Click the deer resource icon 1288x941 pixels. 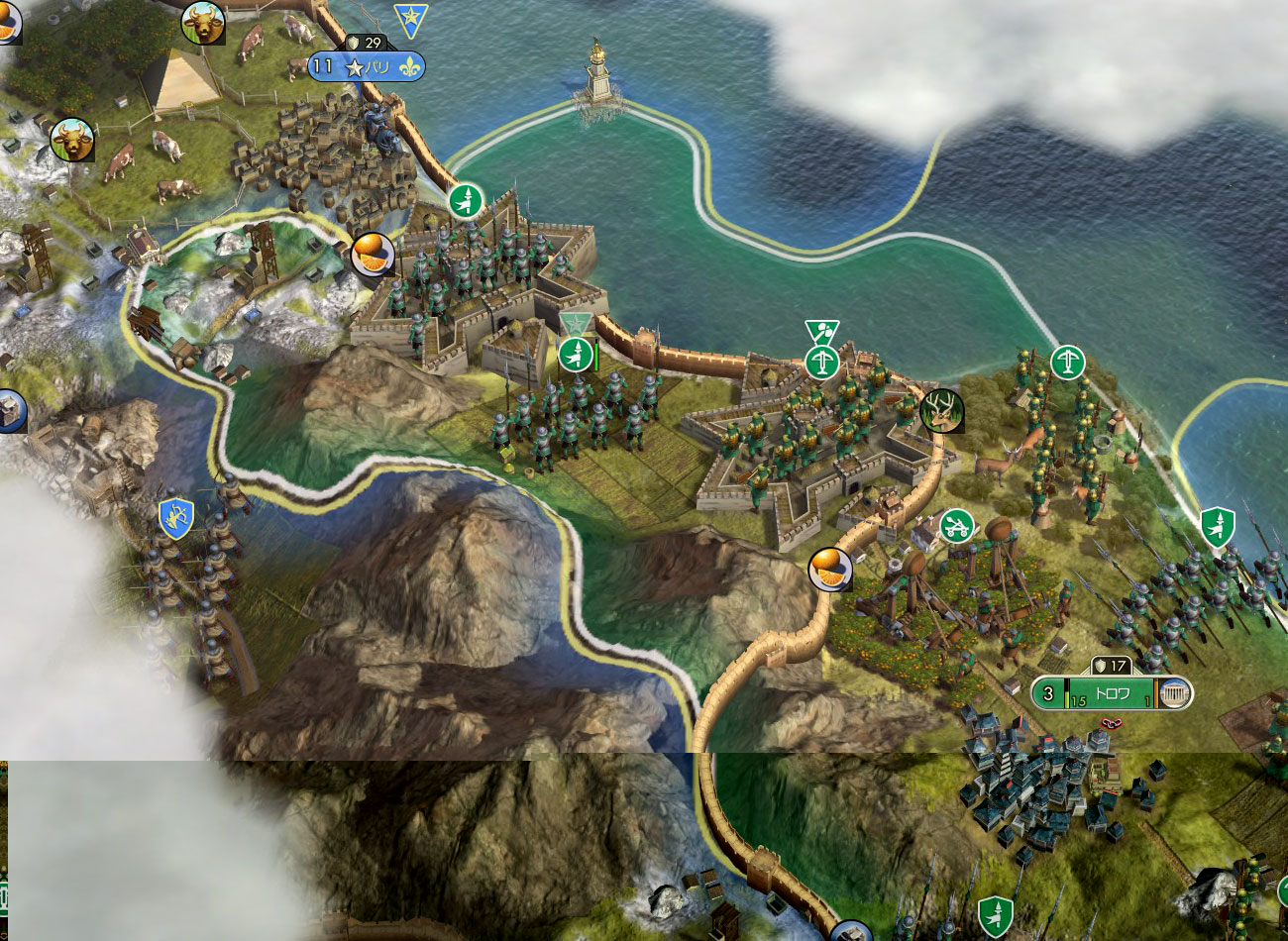coord(941,409)
